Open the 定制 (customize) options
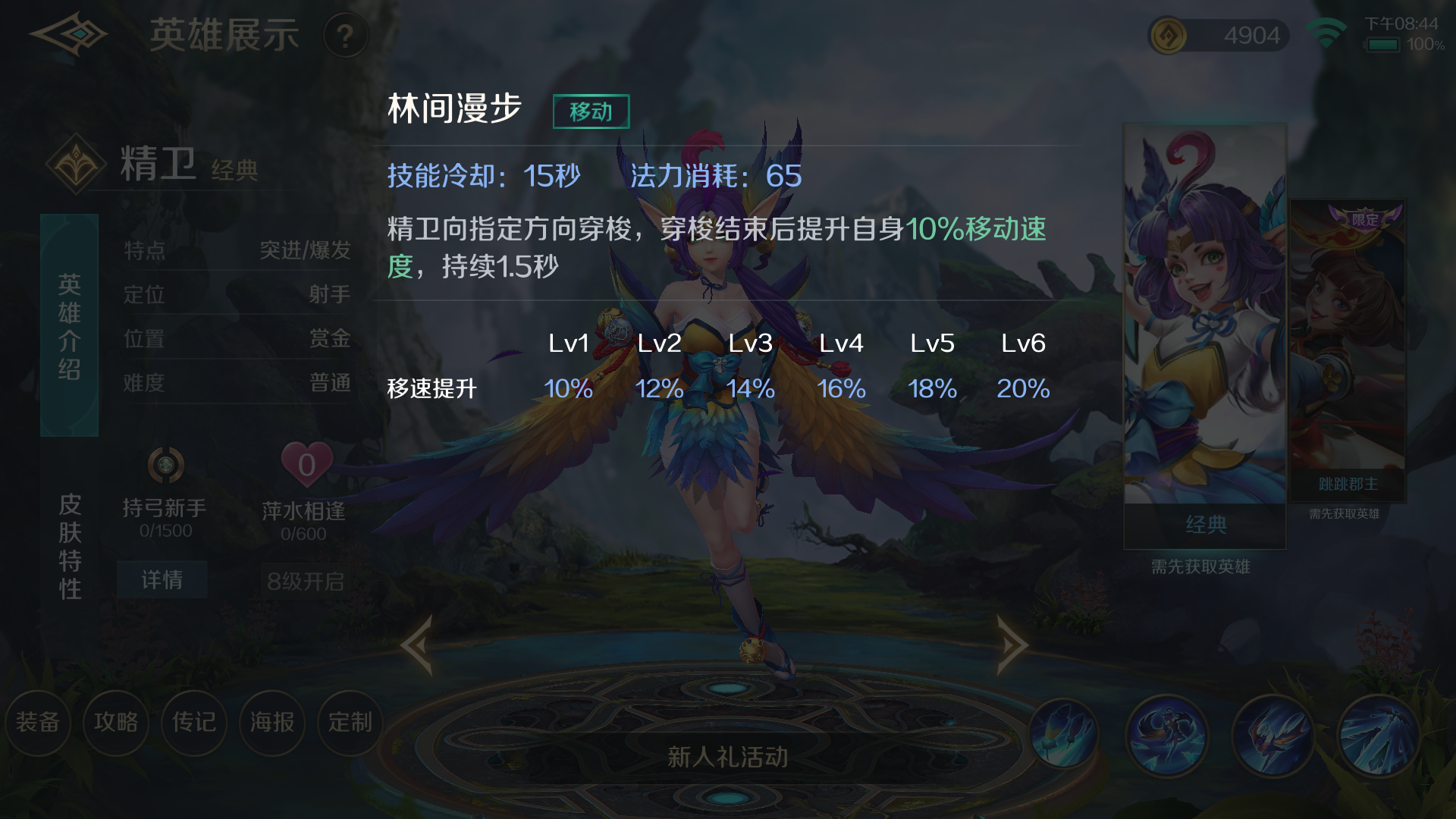This screenshot has height=819, width=1456. (x=350, y=723)
